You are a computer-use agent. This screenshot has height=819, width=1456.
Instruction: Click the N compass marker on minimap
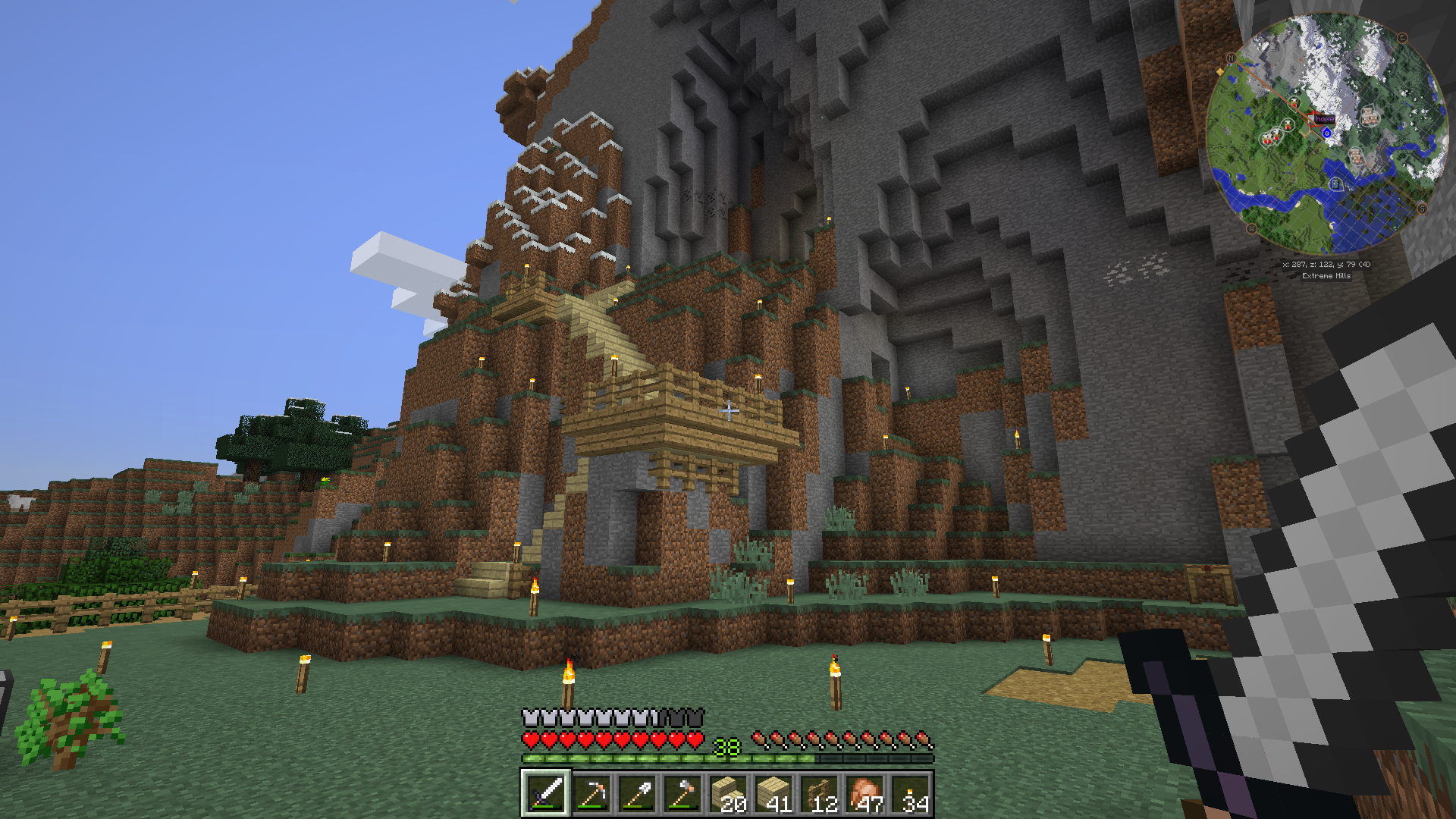click(1231, 58)
